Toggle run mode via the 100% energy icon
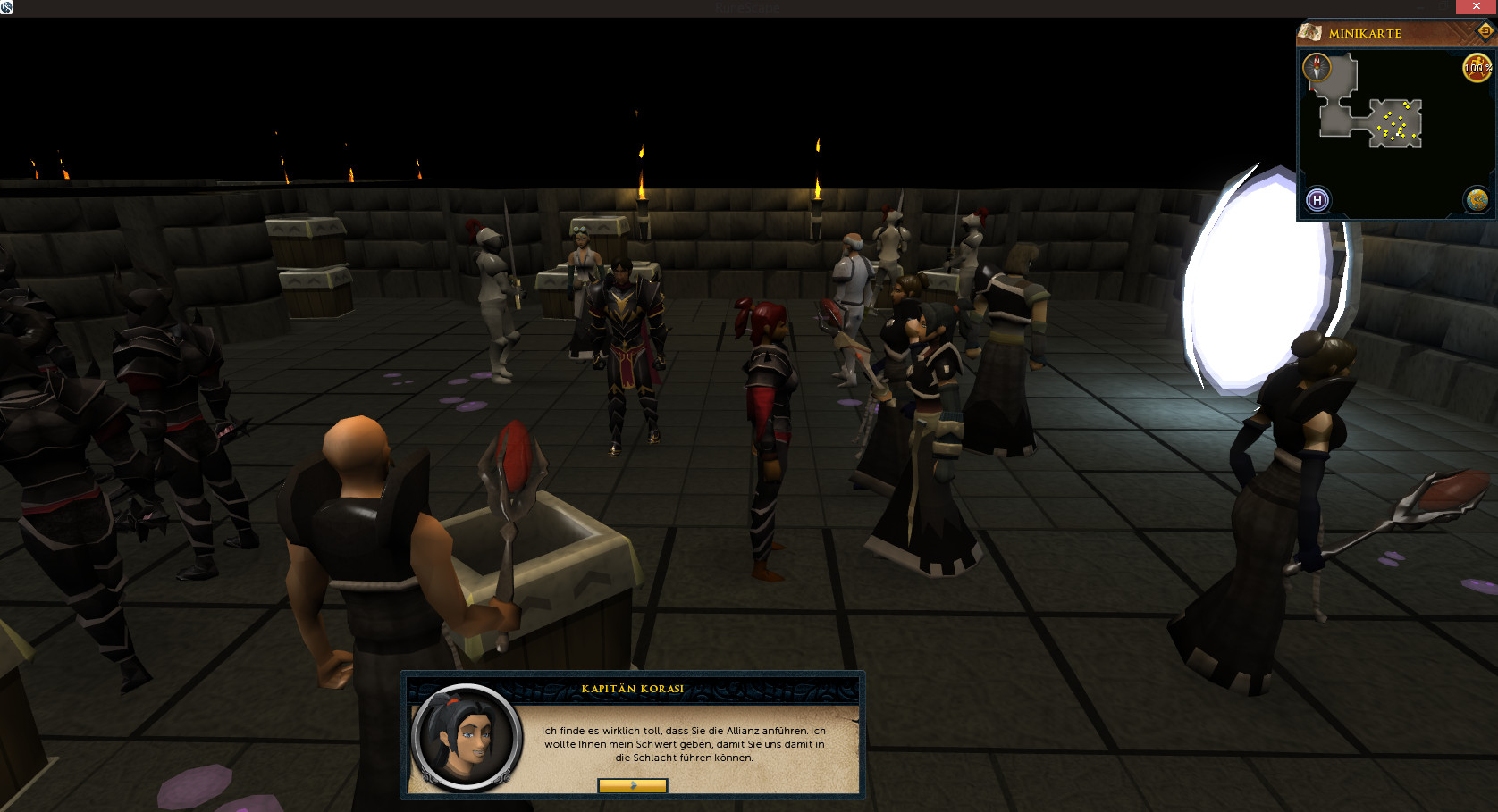 1476,67
